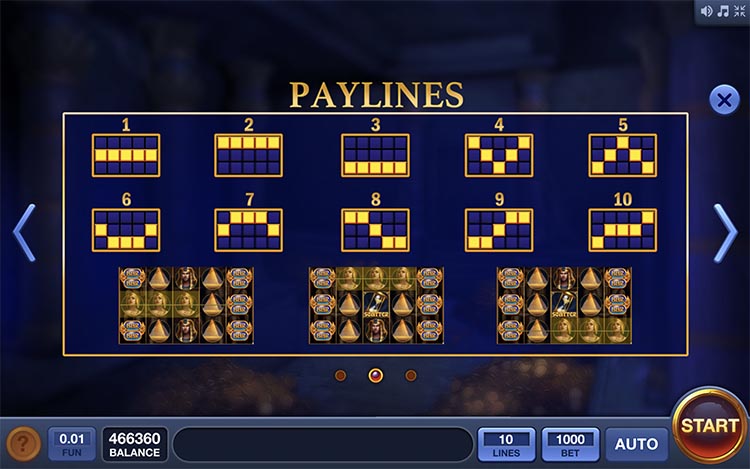Close the paylines info panel
The image size is (750, 469).
723,100
